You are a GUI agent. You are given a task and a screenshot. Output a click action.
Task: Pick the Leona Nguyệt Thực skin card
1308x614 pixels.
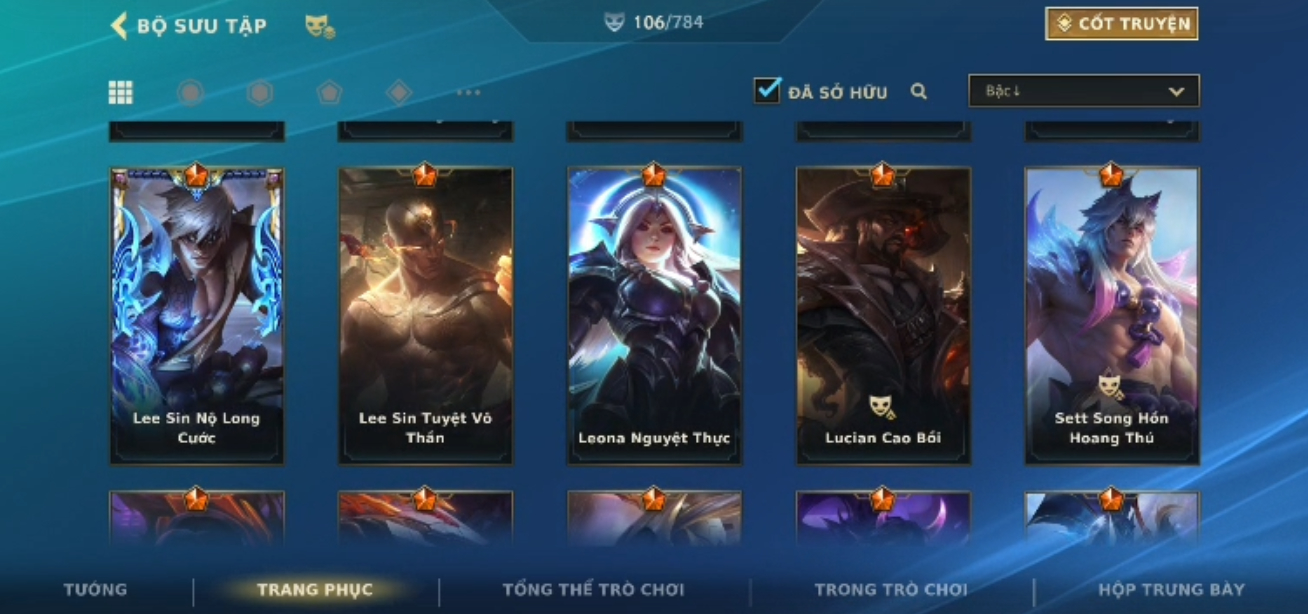(x=654, y=315)
